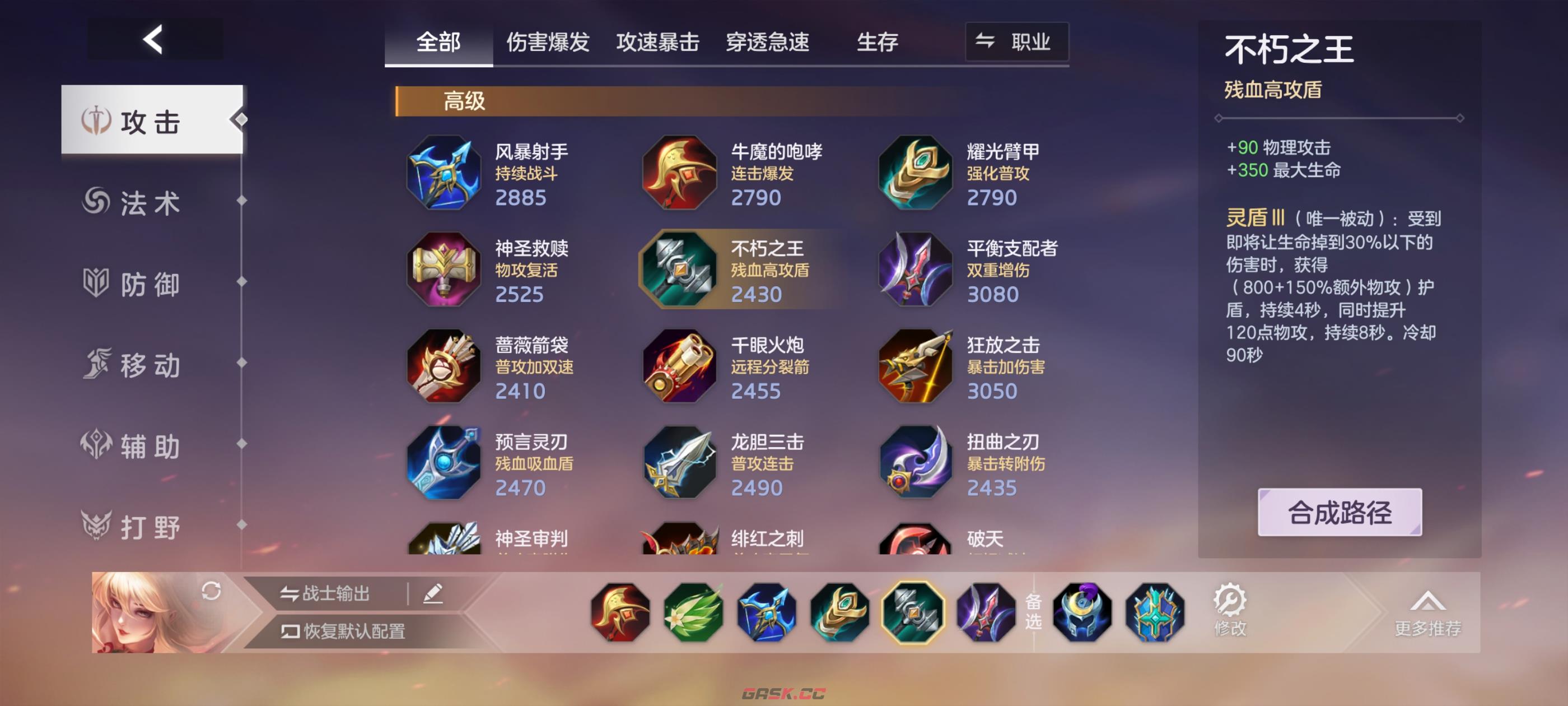Click the pencil icon to edit 战士输出 loadout

(435, 593)
